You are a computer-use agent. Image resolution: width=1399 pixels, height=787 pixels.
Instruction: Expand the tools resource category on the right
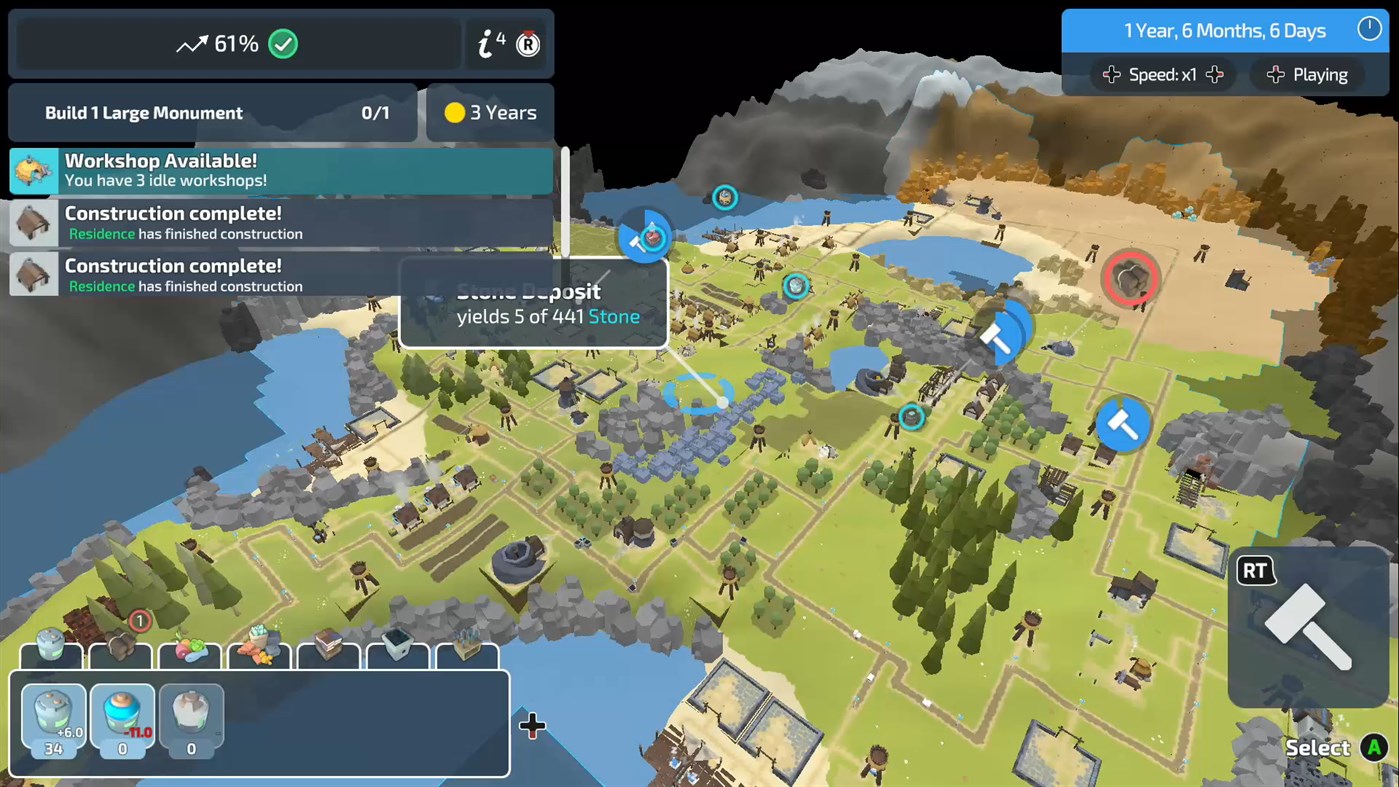(467, 650)
